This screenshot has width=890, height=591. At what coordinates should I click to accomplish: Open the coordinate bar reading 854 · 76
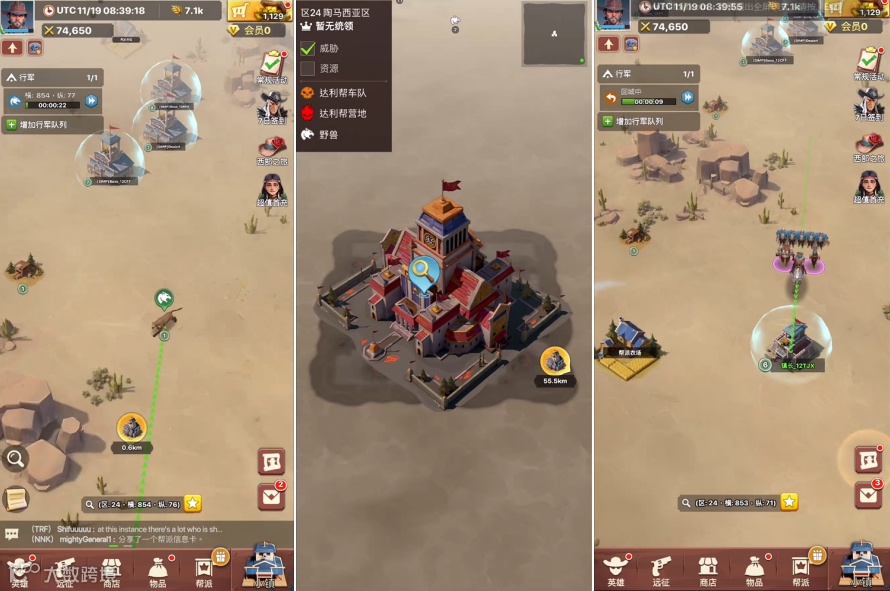[134, 504]
